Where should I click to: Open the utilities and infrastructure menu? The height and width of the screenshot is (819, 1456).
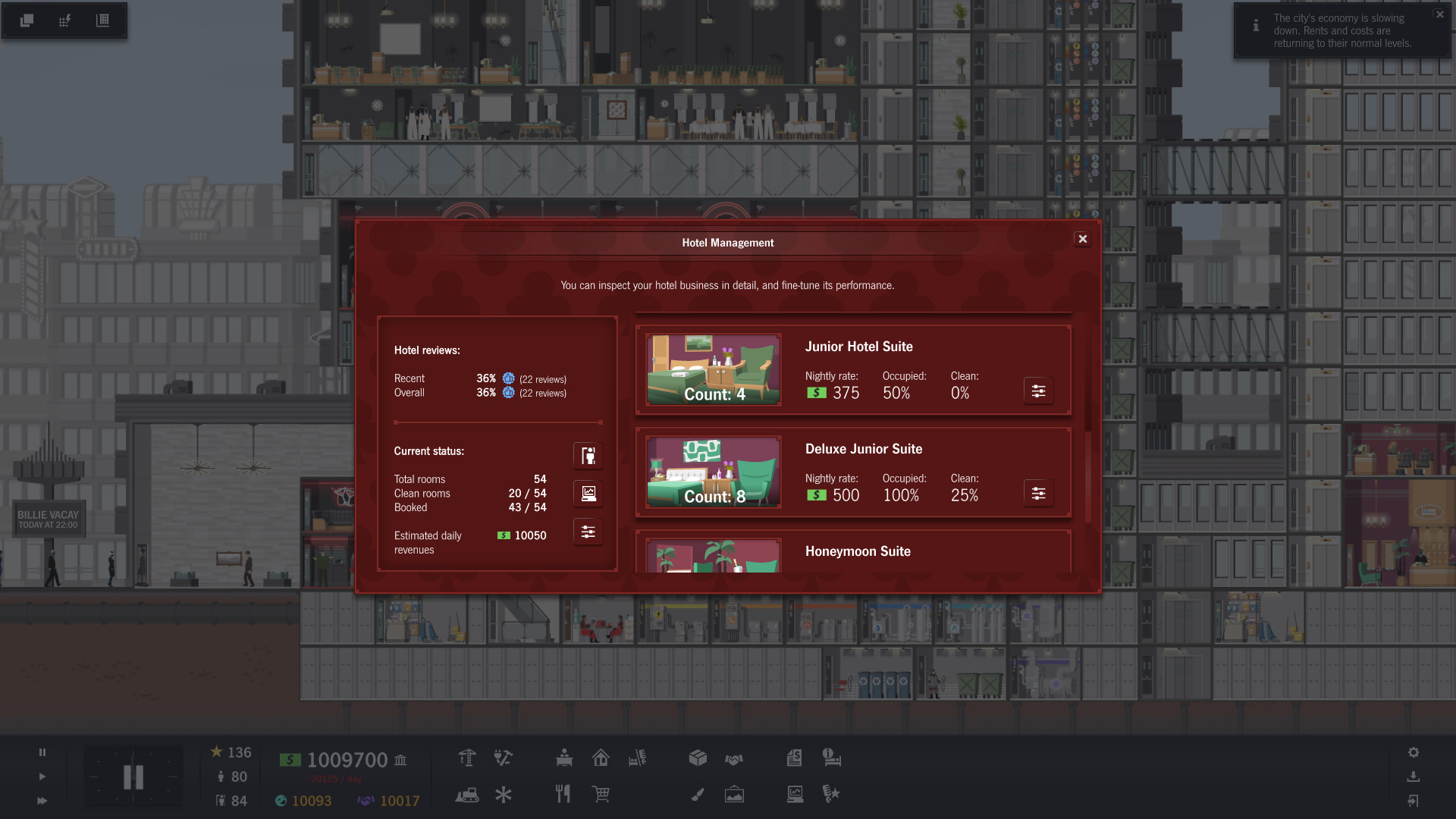click(503, 758)
